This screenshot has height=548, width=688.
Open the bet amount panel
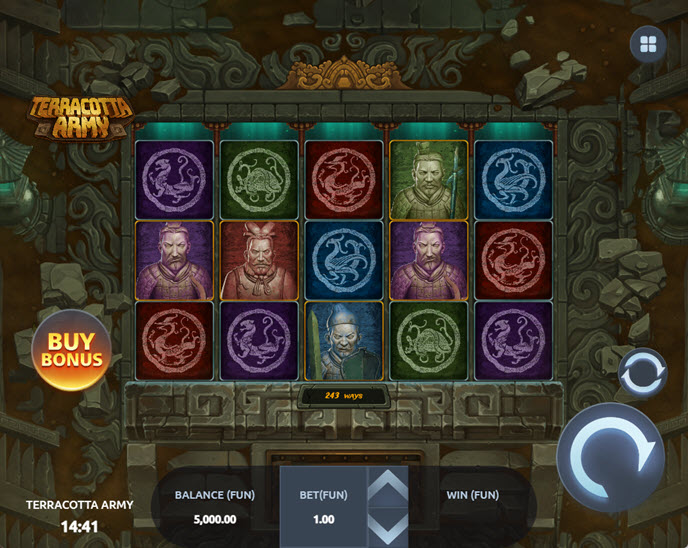tap(323, 507)
